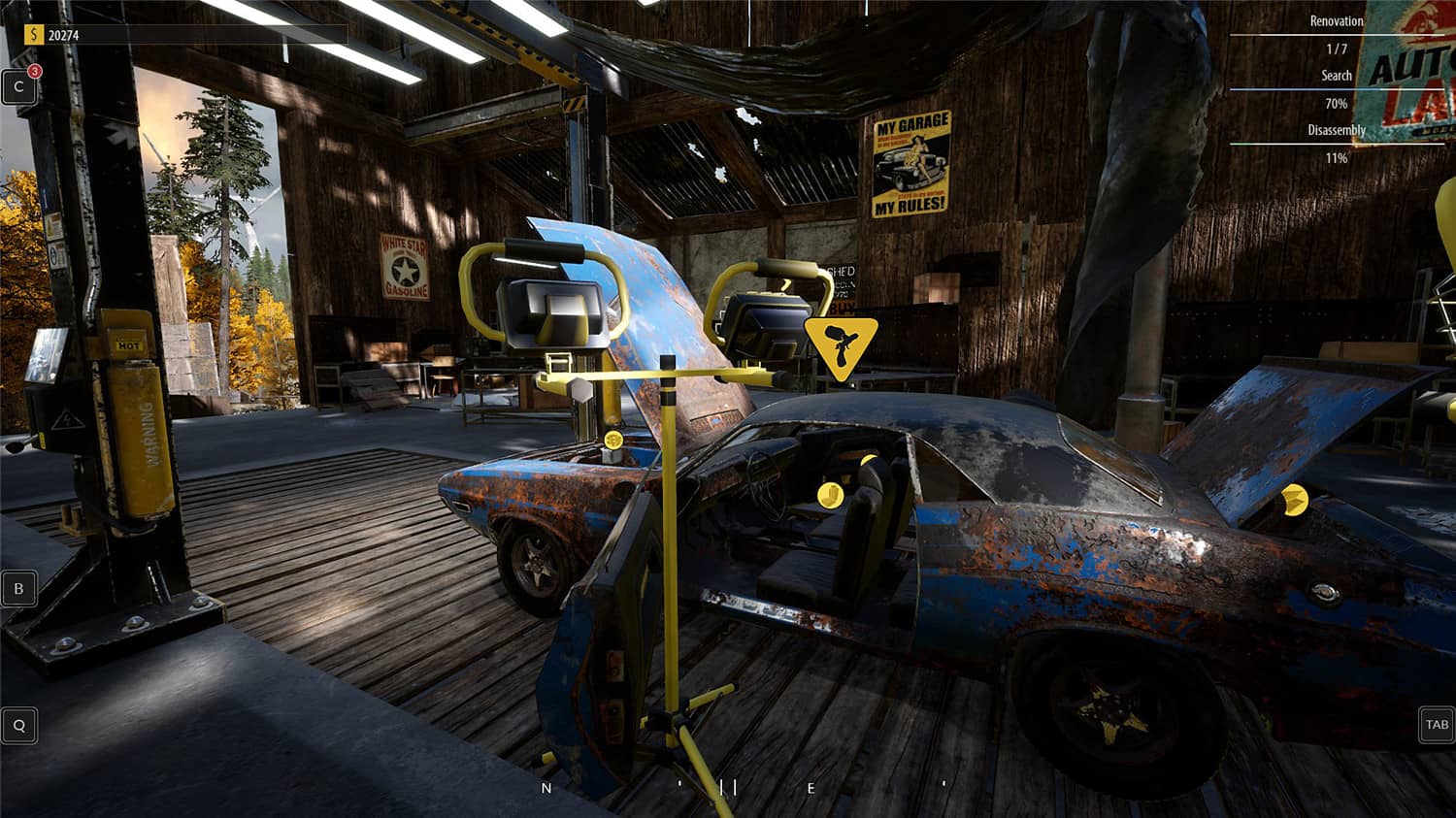Click the Q key hint icon
Viewport: 1456px width, 818px height.
(x=17, y=725)
